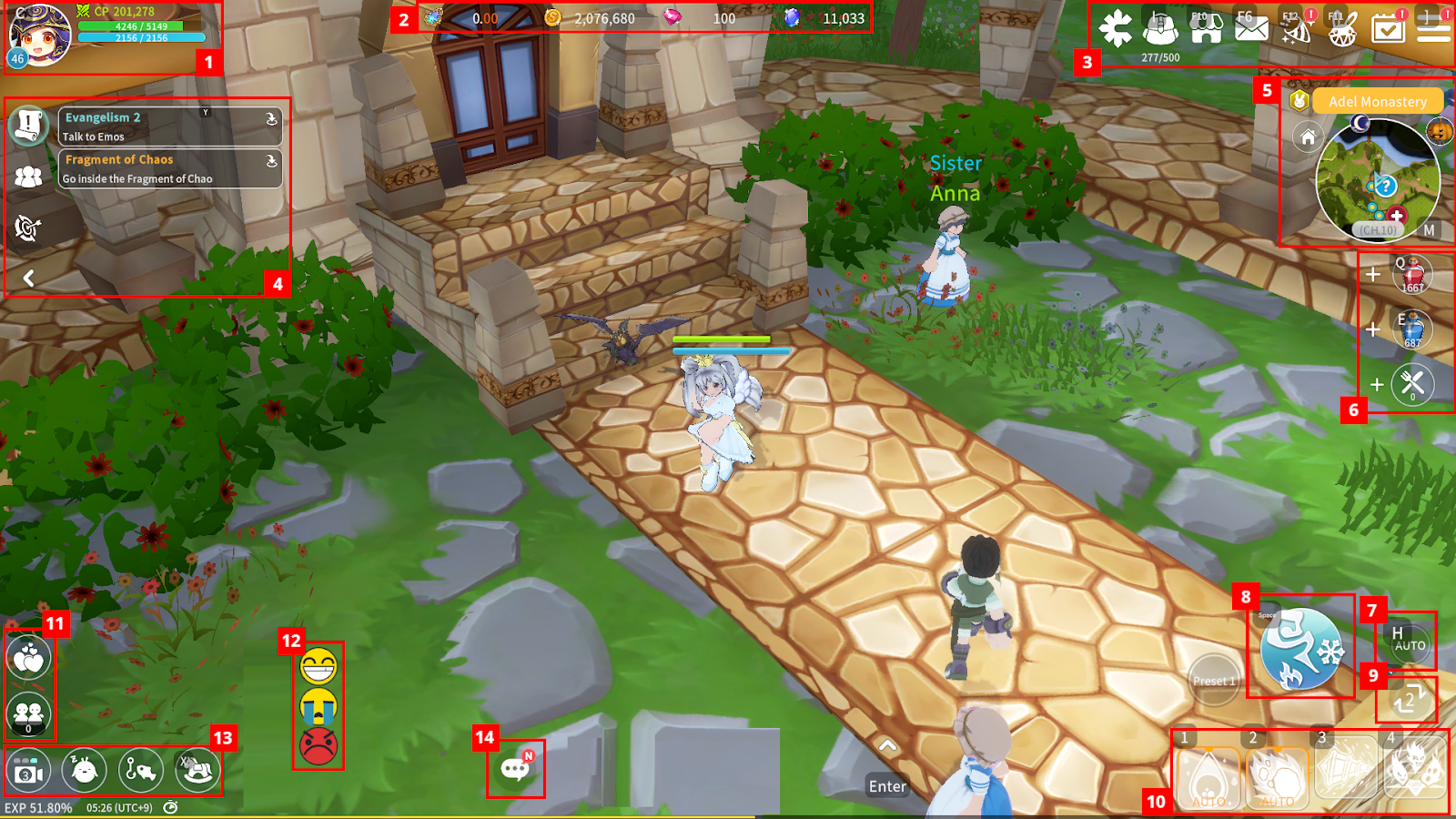Select the Evangelism 2 quest entry
1456x819 pixels.
(169, 126)
